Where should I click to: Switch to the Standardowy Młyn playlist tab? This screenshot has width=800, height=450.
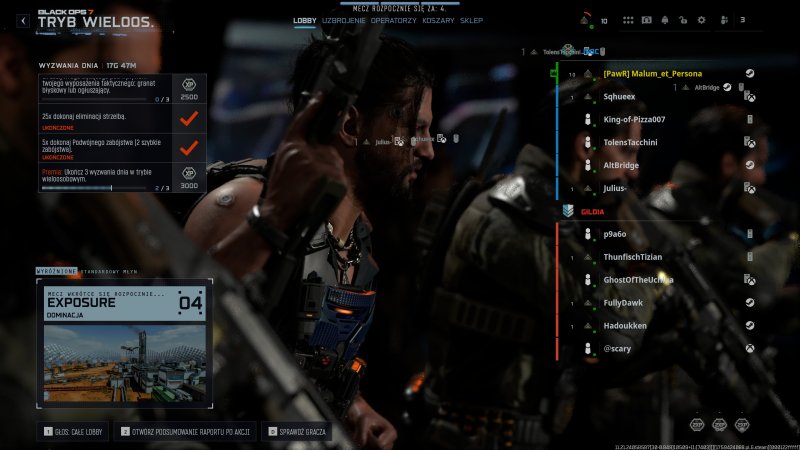point(111,270)
